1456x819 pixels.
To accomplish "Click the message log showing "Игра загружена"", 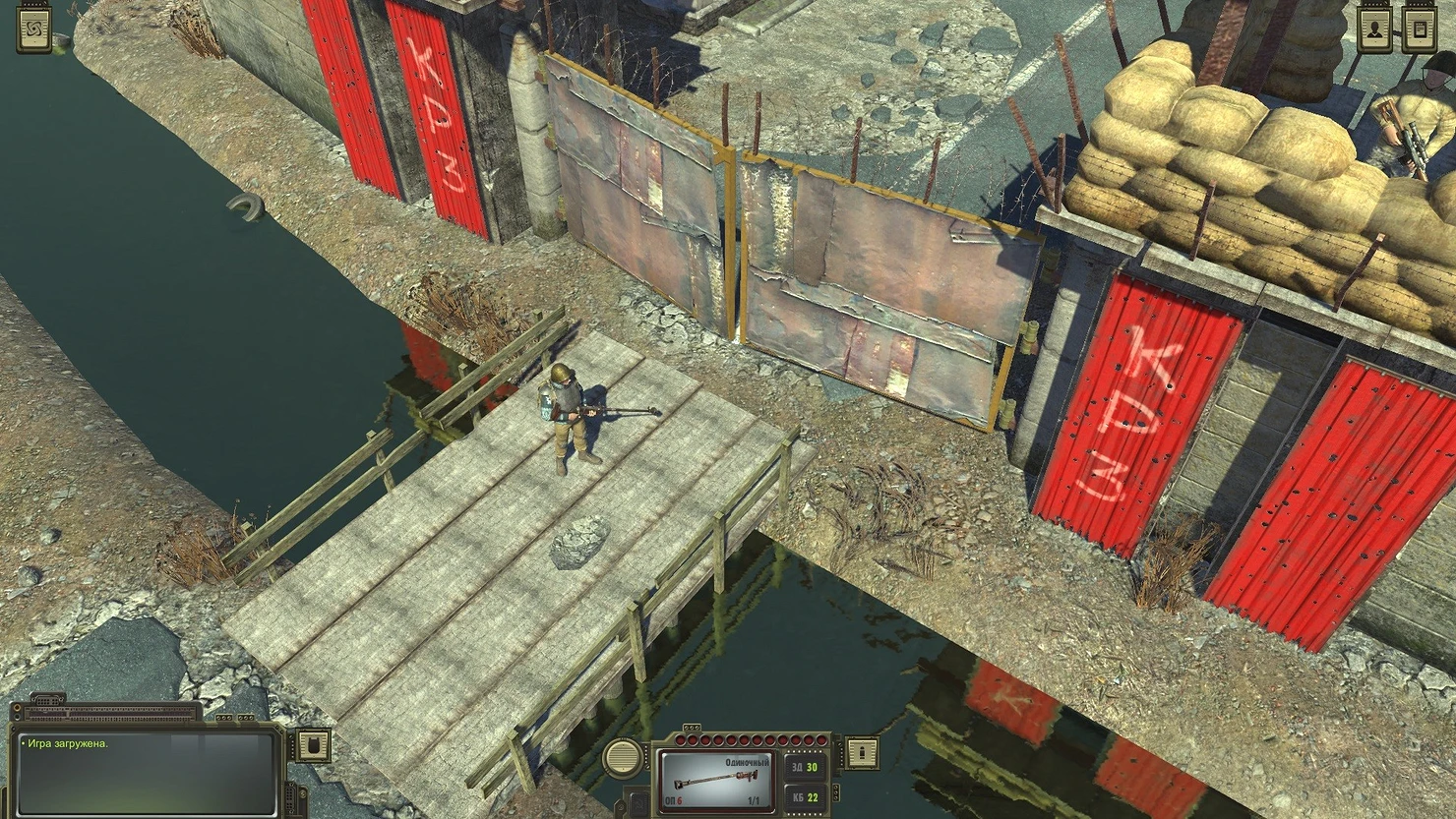I will [146, 772].
